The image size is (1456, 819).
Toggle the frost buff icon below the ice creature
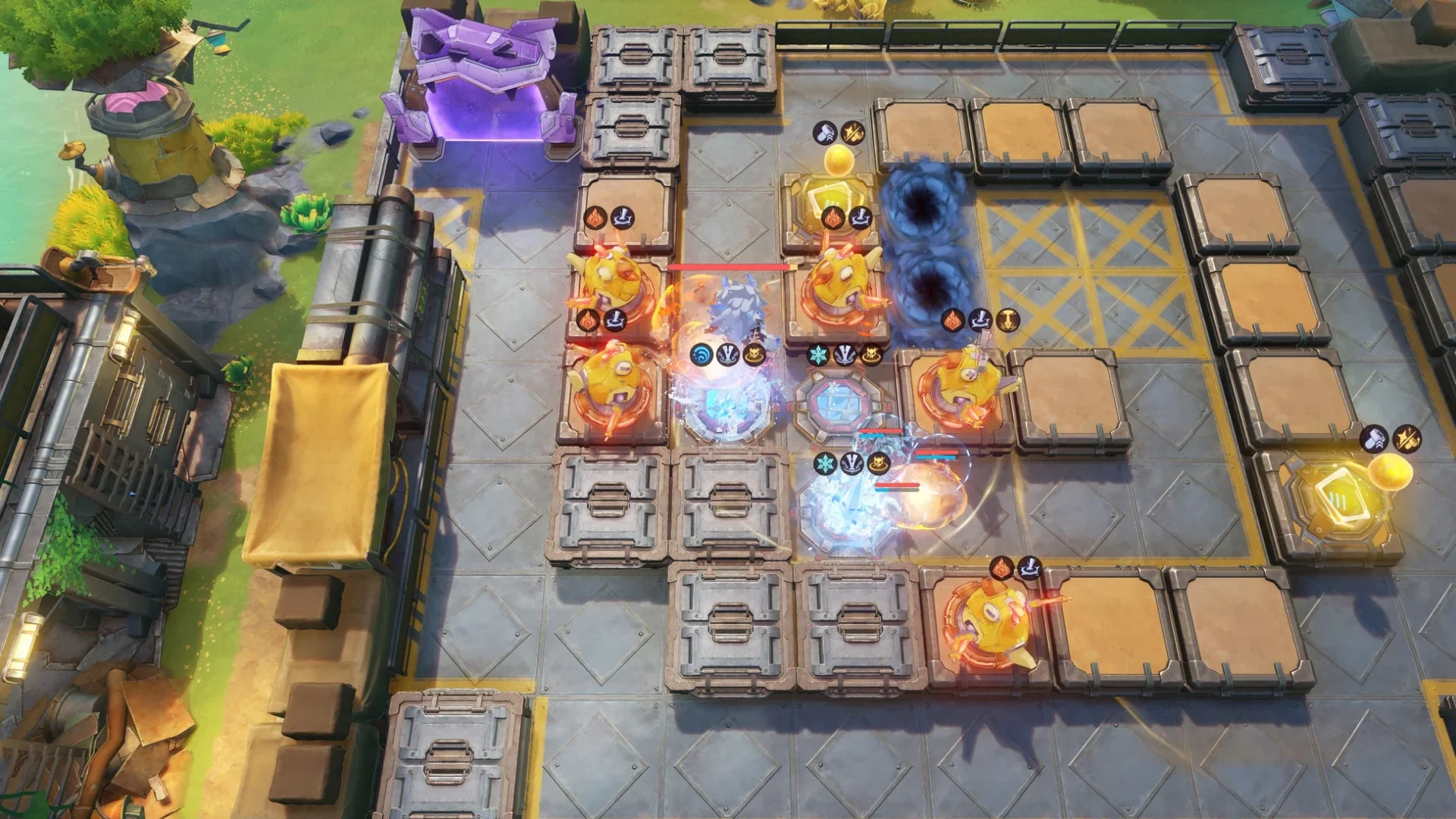(x=825, y=464)
